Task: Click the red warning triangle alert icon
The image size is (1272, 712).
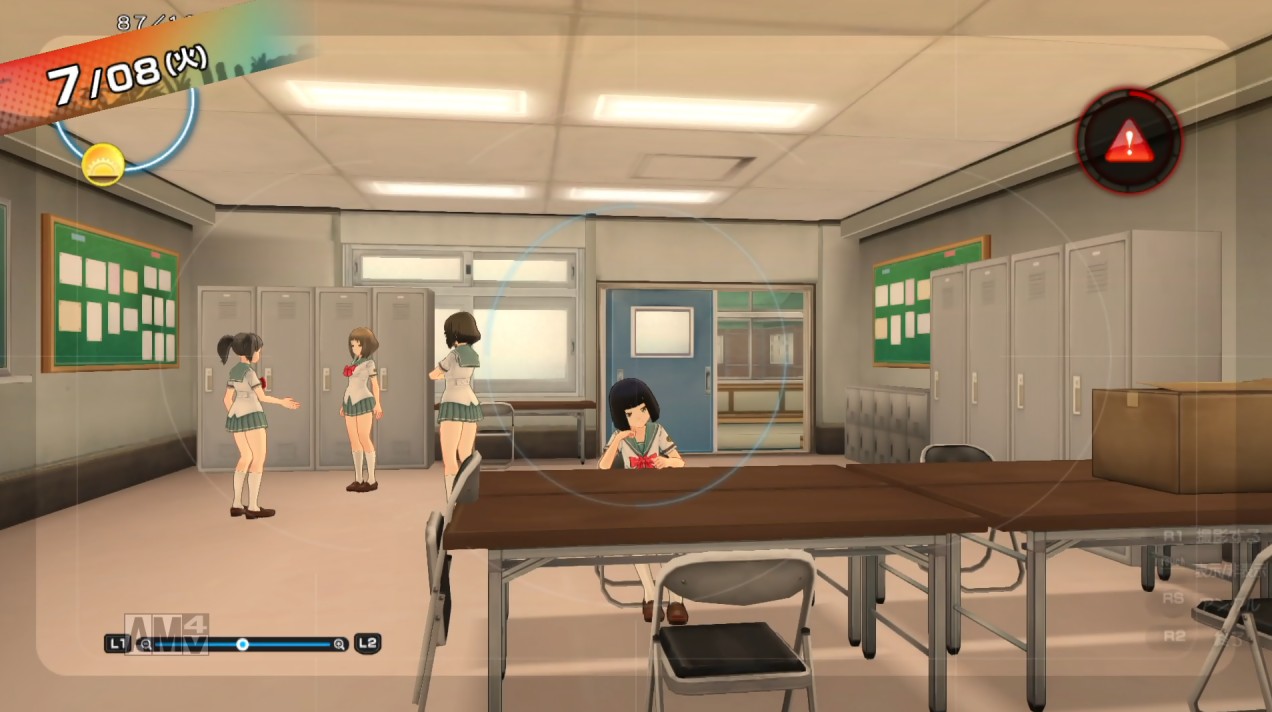Action: point(1128,141)
